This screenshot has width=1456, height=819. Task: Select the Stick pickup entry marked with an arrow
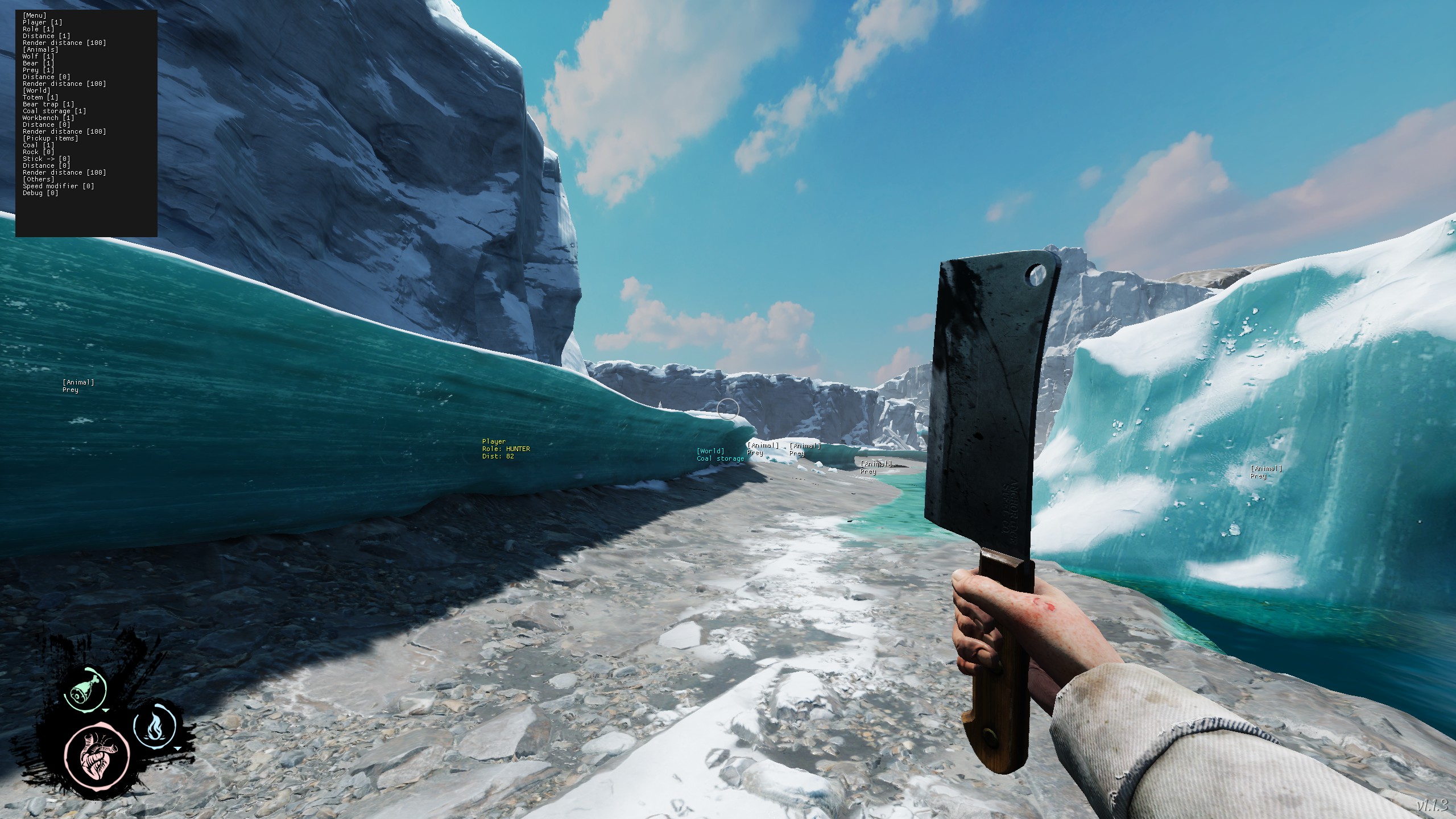47,159
